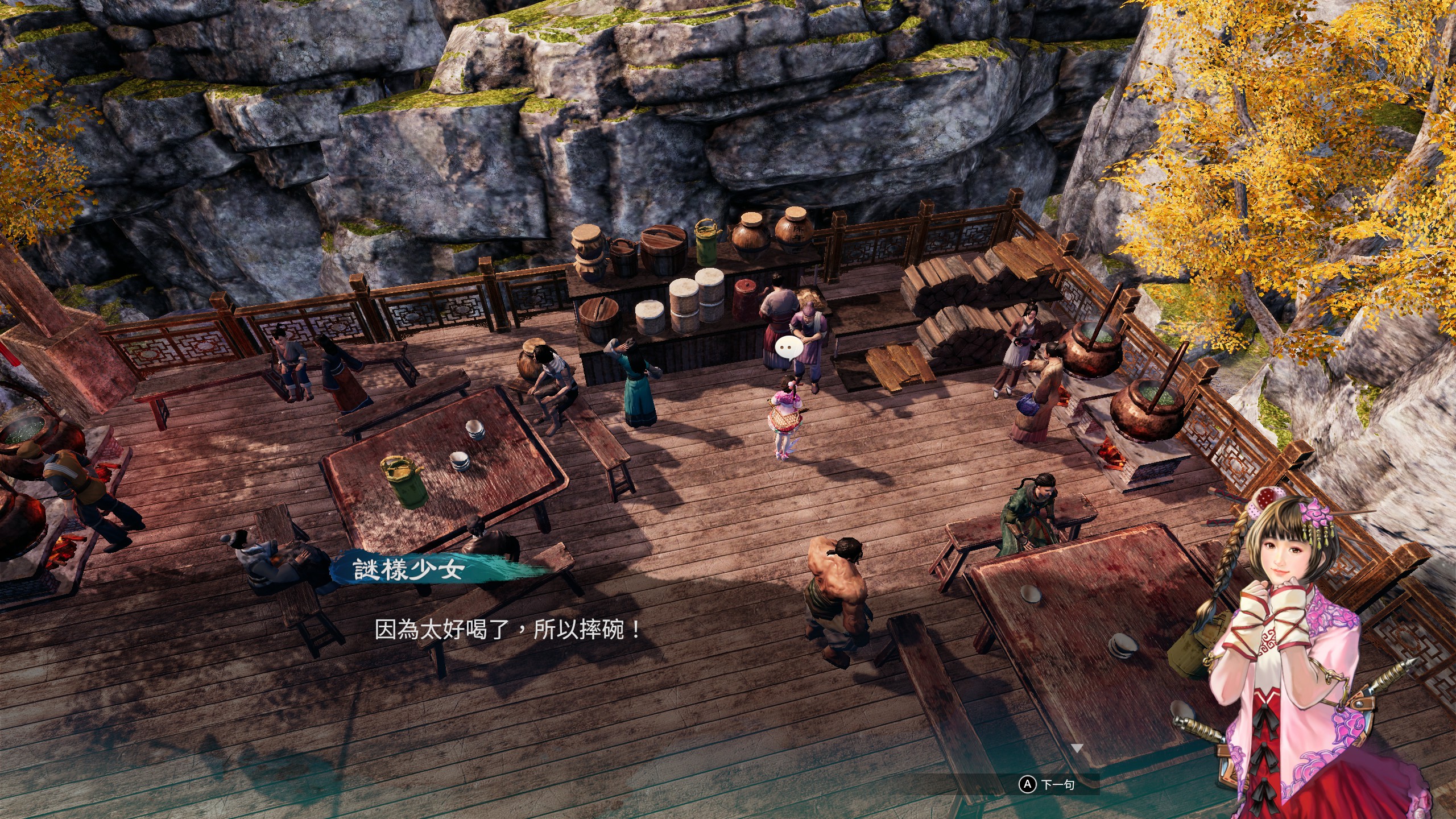Advance dialogue with the white down-arrow indicator
Screen dimensions: 1456x819
[x=1077, y=748]
